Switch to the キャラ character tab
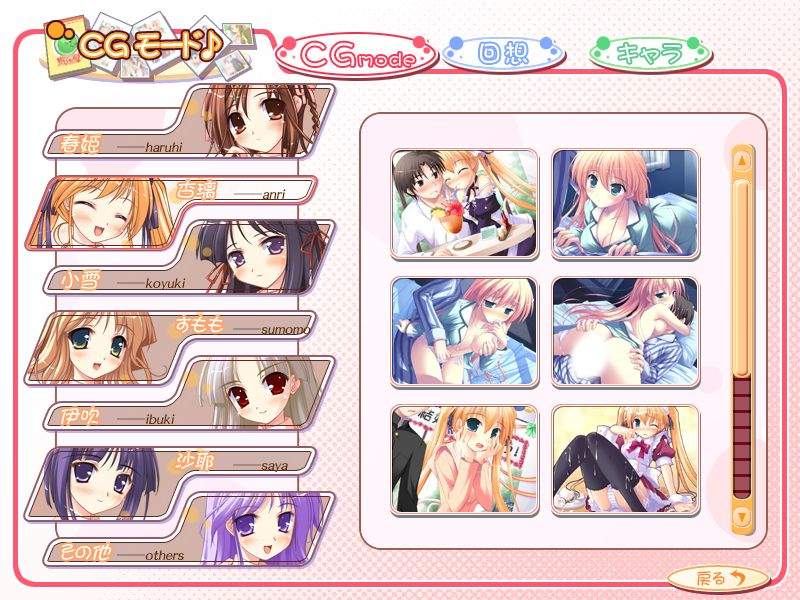This screenshot has height=600, width=800. point(650,53)
